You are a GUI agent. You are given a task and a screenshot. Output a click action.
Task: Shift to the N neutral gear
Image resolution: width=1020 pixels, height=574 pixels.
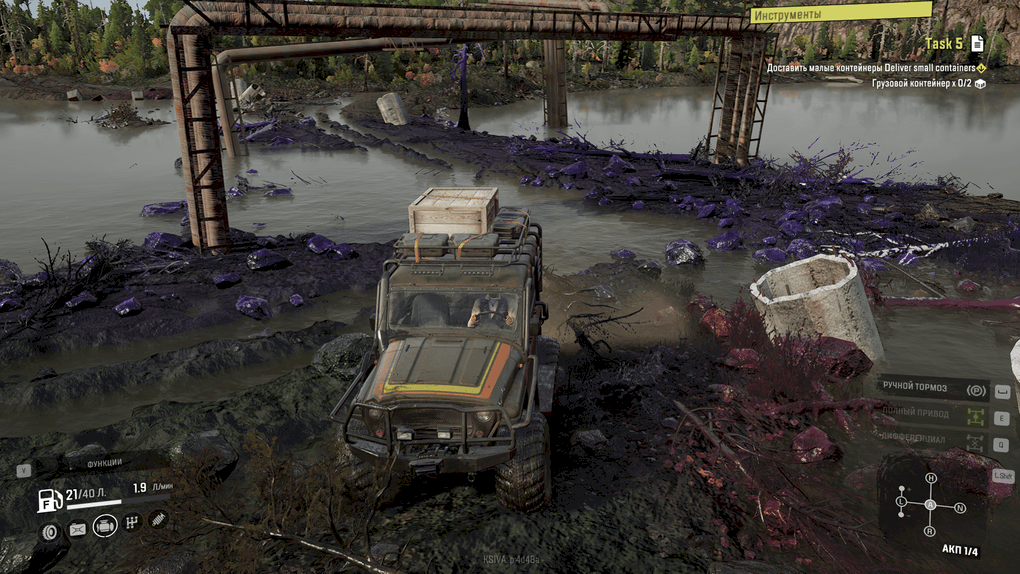click(960, 507)
